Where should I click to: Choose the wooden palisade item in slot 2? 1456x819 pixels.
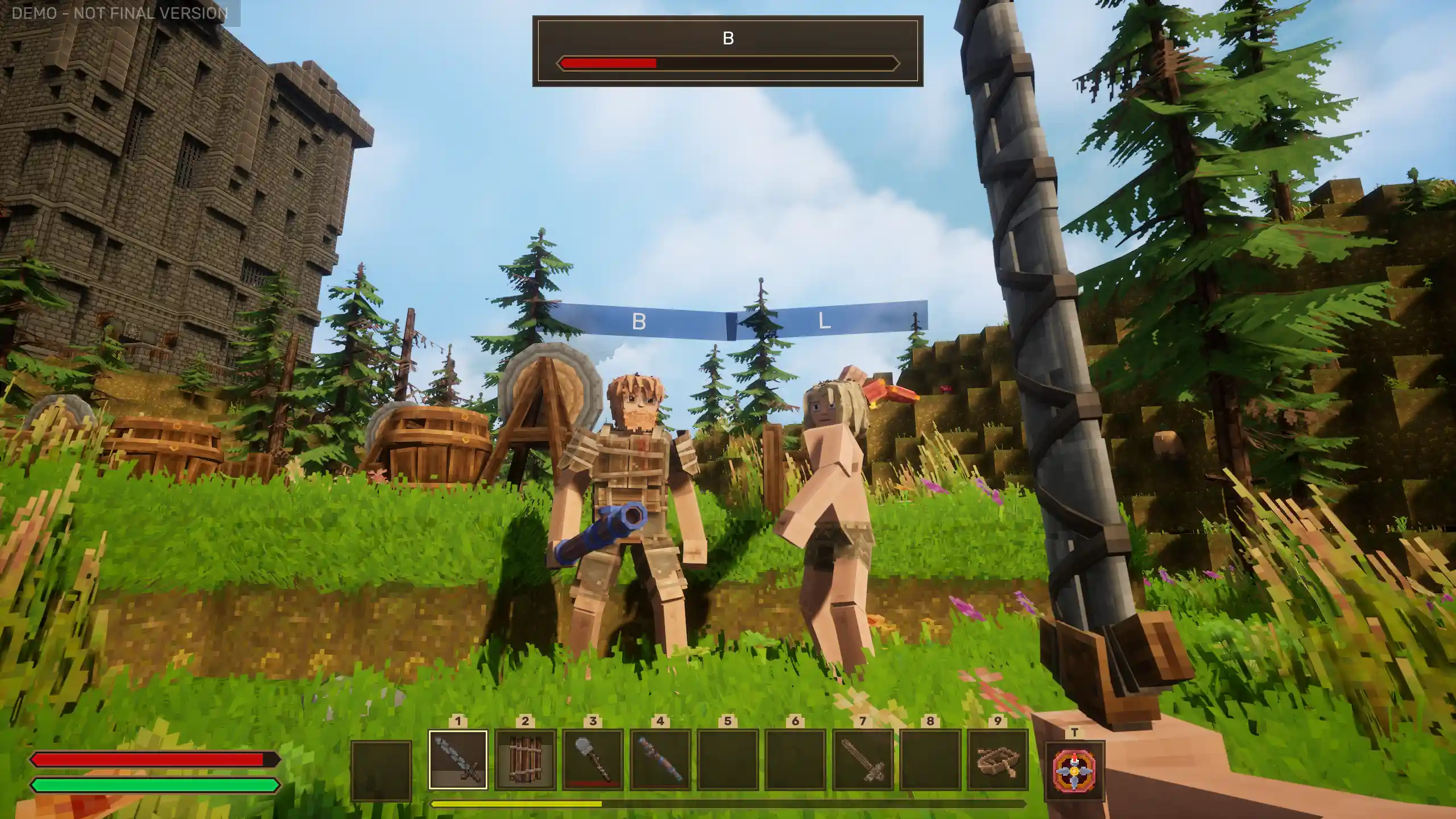click(525, 760)
